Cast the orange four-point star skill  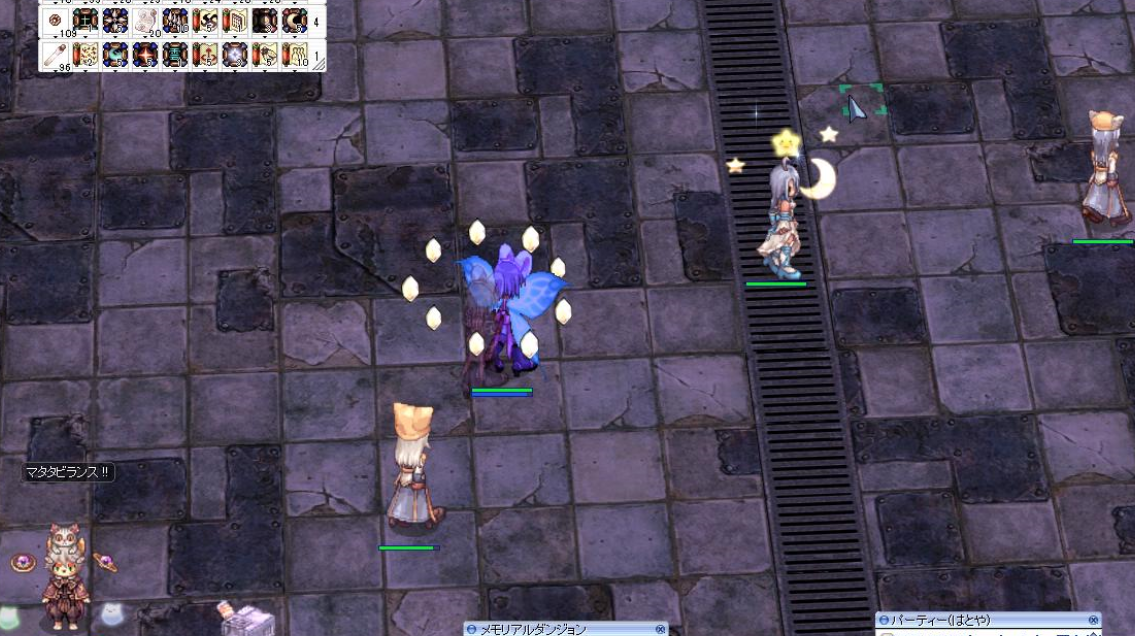145,54
